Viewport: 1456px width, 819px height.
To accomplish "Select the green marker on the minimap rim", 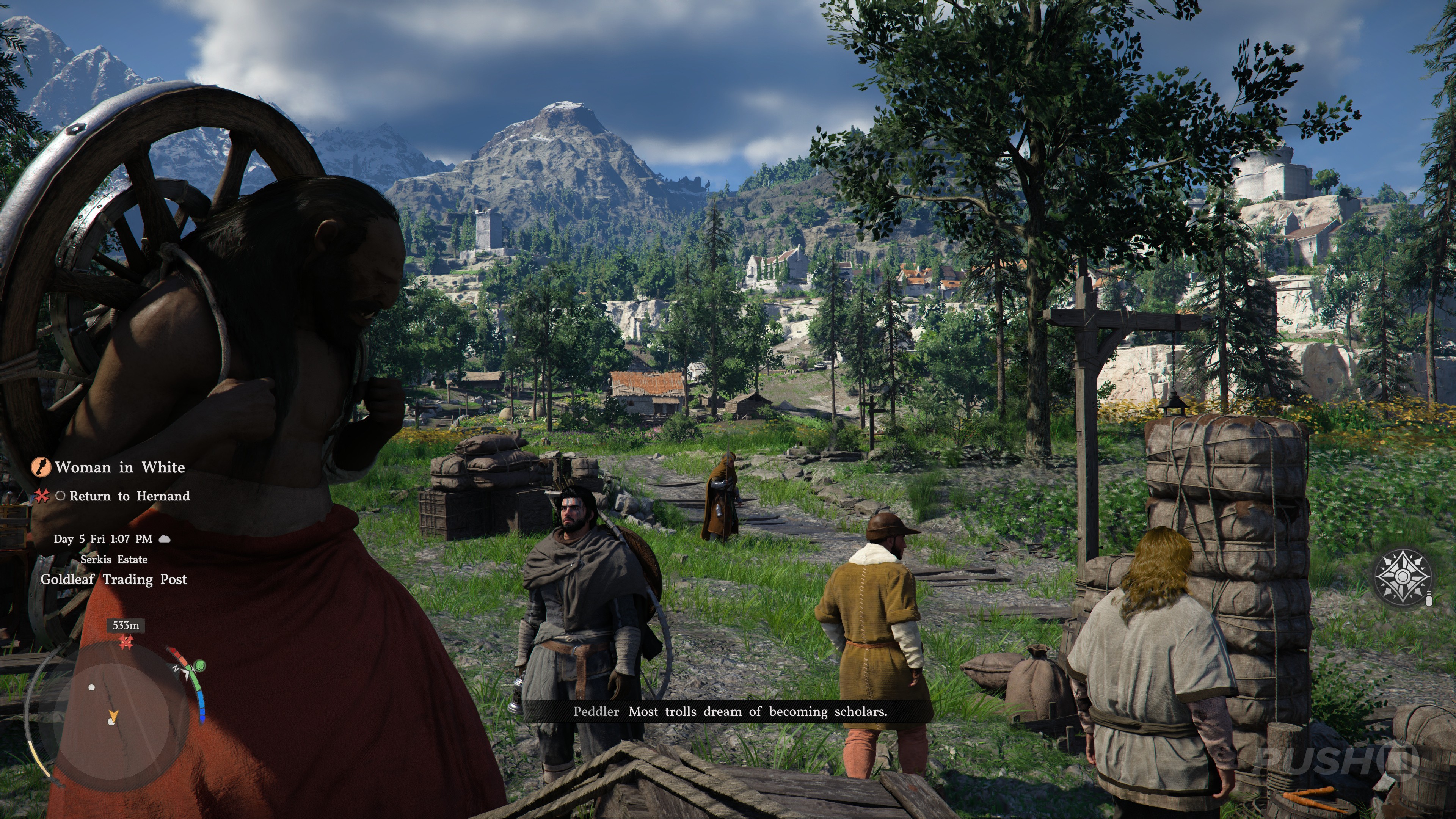I will [199, 665].
